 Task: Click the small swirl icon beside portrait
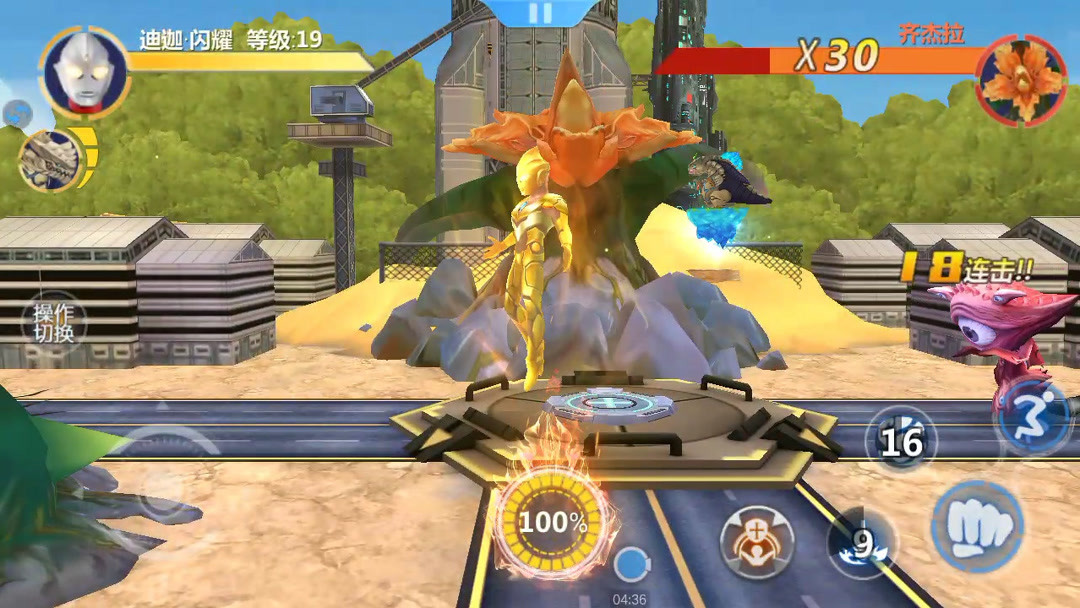(16, 114)
